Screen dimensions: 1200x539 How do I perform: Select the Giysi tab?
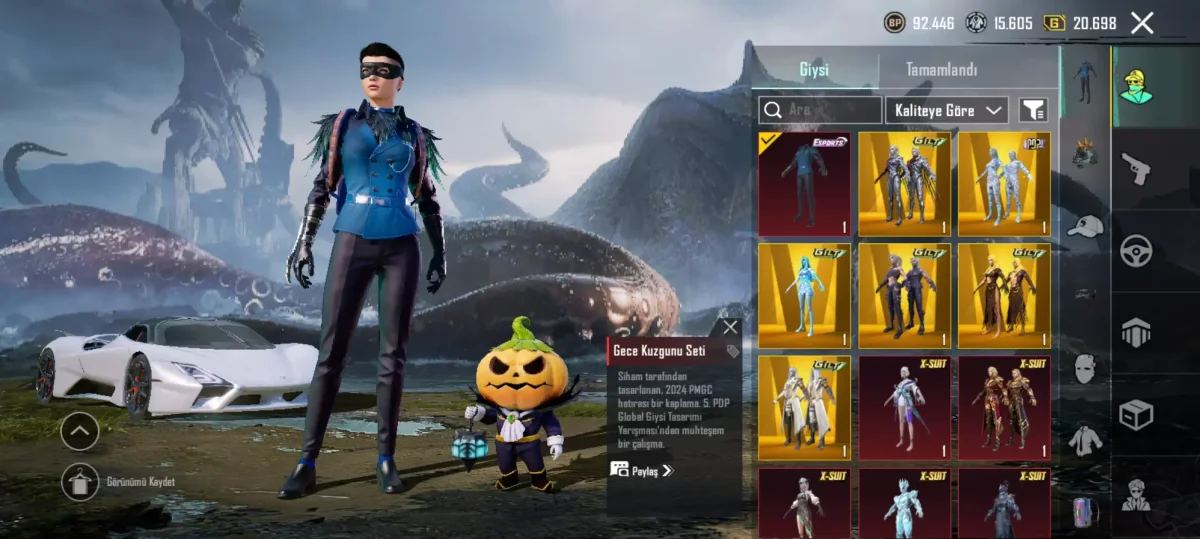click(813, 70)
